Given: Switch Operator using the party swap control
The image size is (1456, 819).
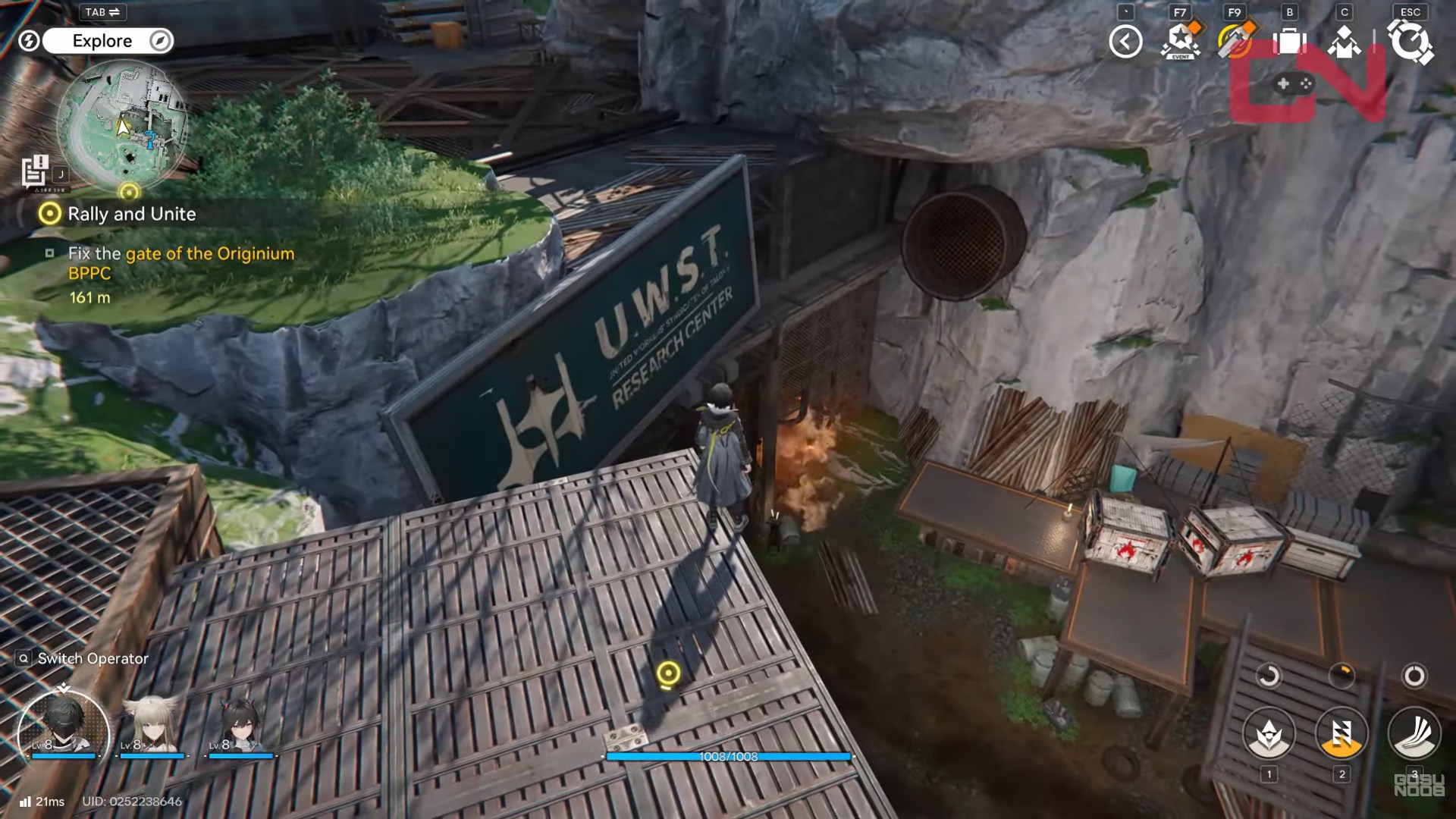Looking at the screenshot, I should click(x=83, y=658).
